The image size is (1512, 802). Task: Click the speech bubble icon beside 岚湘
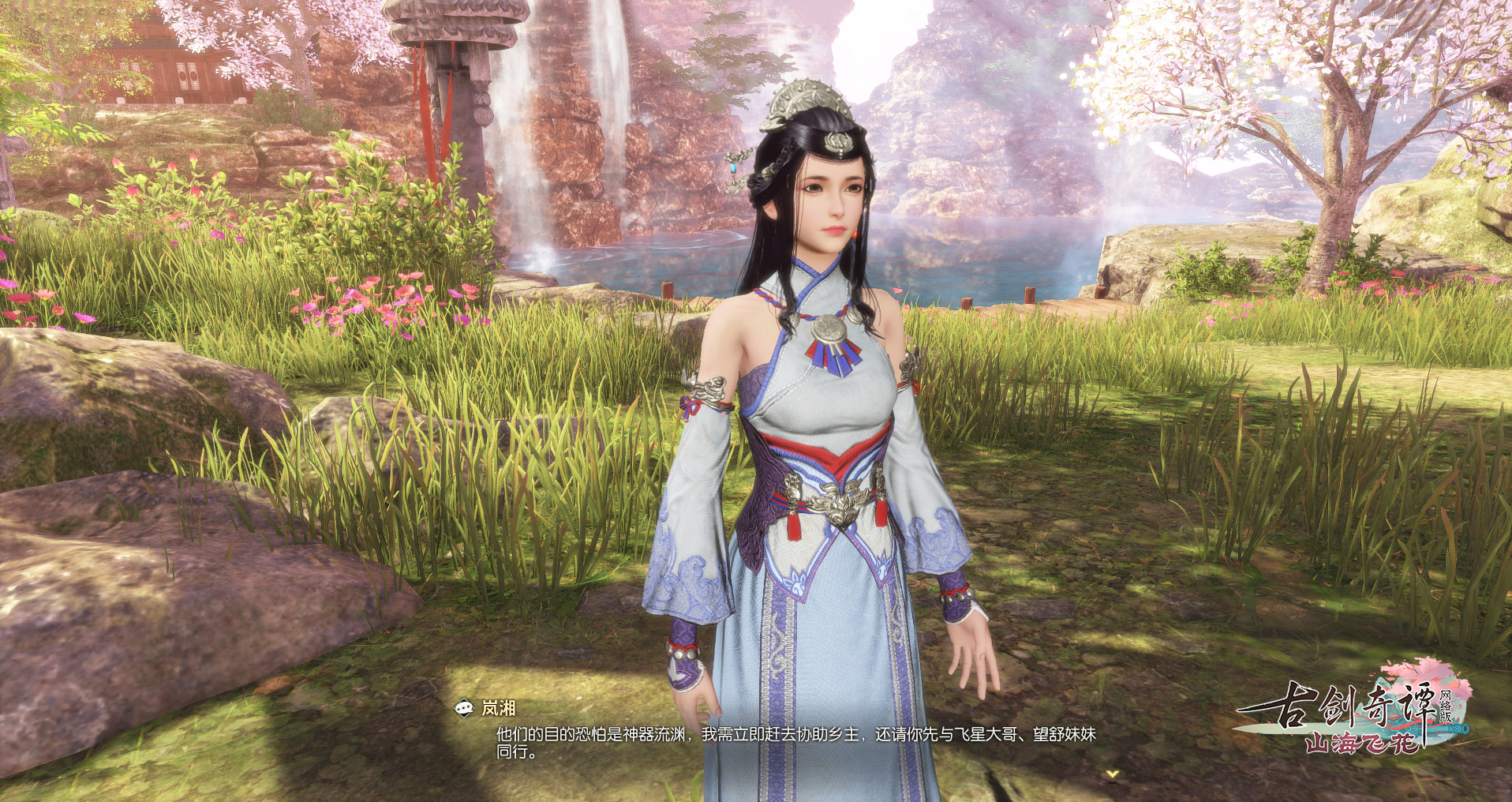pos(465,709)
